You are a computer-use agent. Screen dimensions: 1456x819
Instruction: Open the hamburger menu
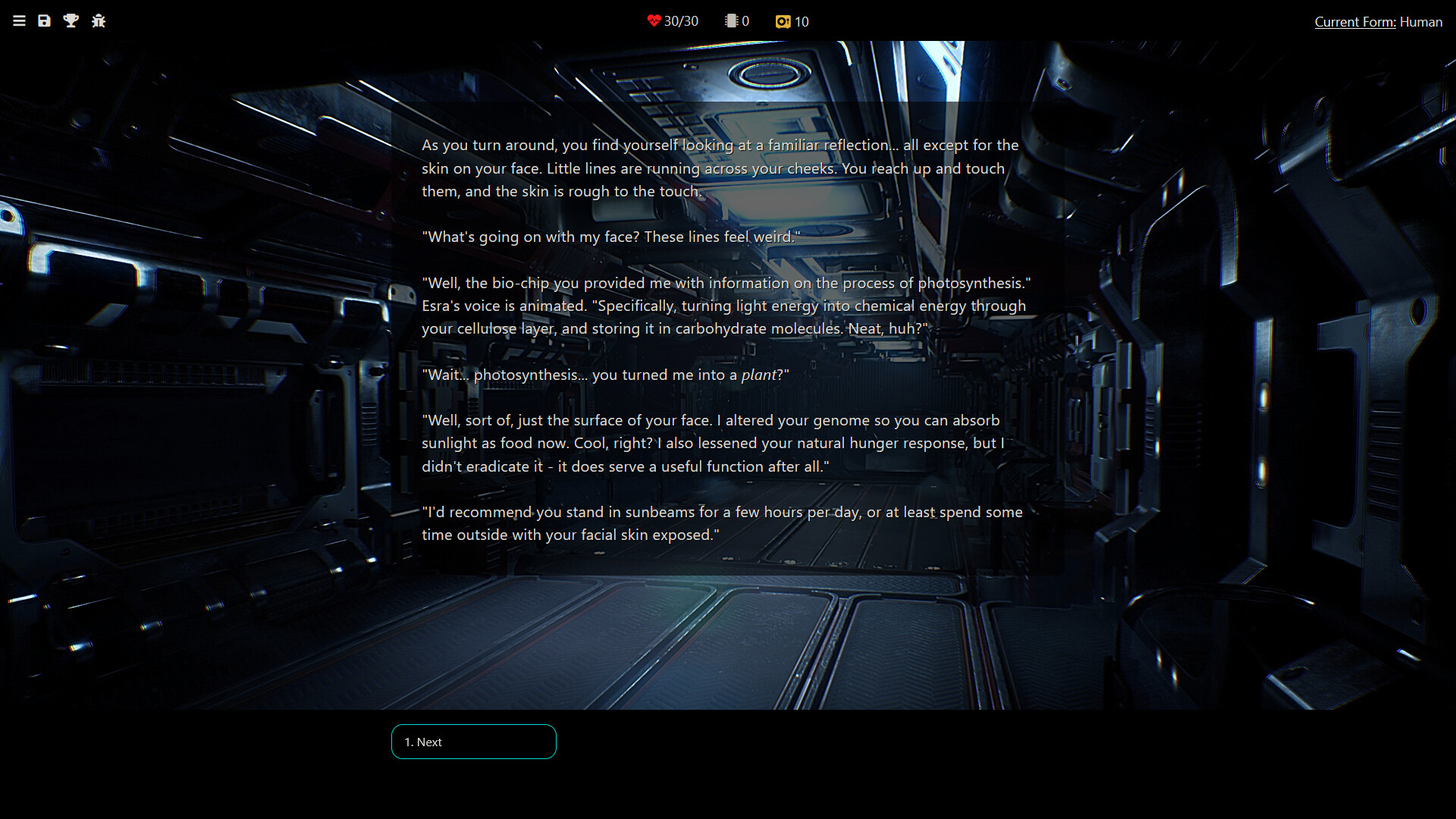(20, 21)
